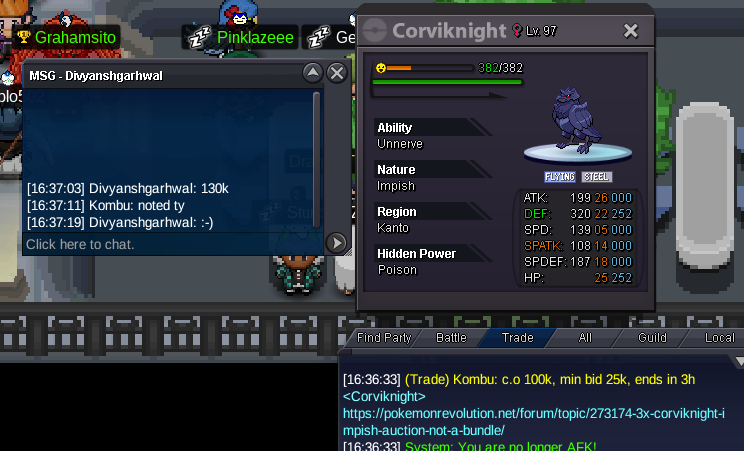
Task: Open the Battle chat tab
Action: click(x=451, y=338)
